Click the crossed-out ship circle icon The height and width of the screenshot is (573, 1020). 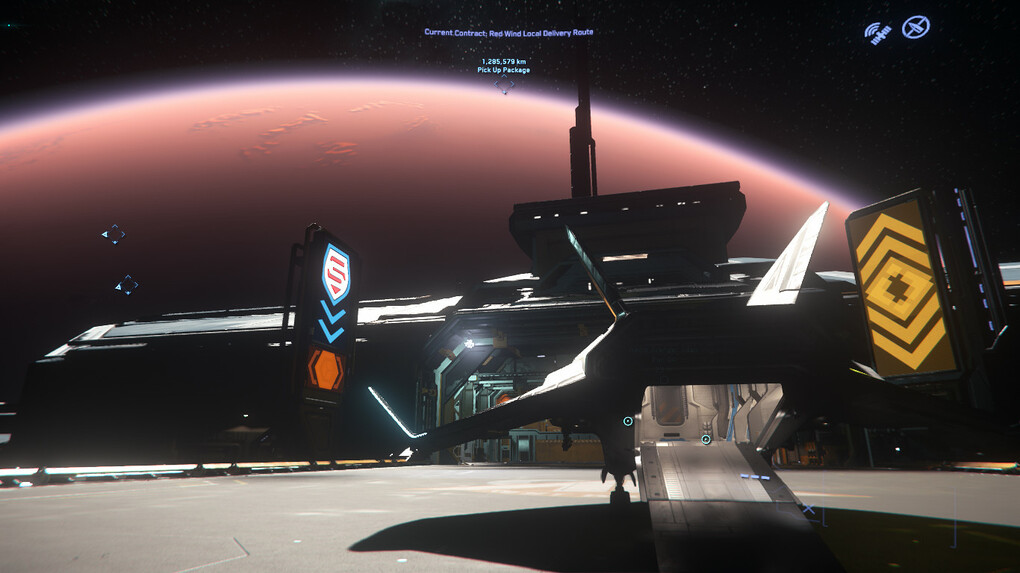coord(915,28)
